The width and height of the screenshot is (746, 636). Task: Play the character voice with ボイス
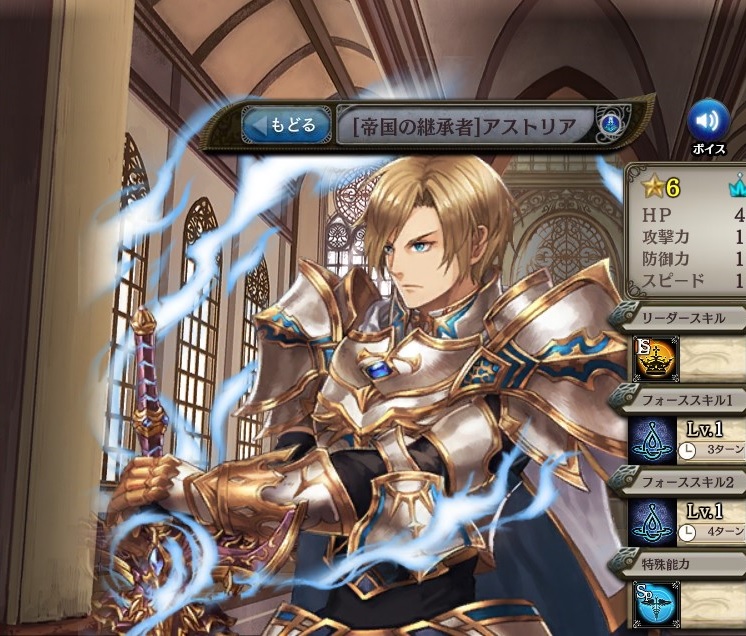[708, 124]
